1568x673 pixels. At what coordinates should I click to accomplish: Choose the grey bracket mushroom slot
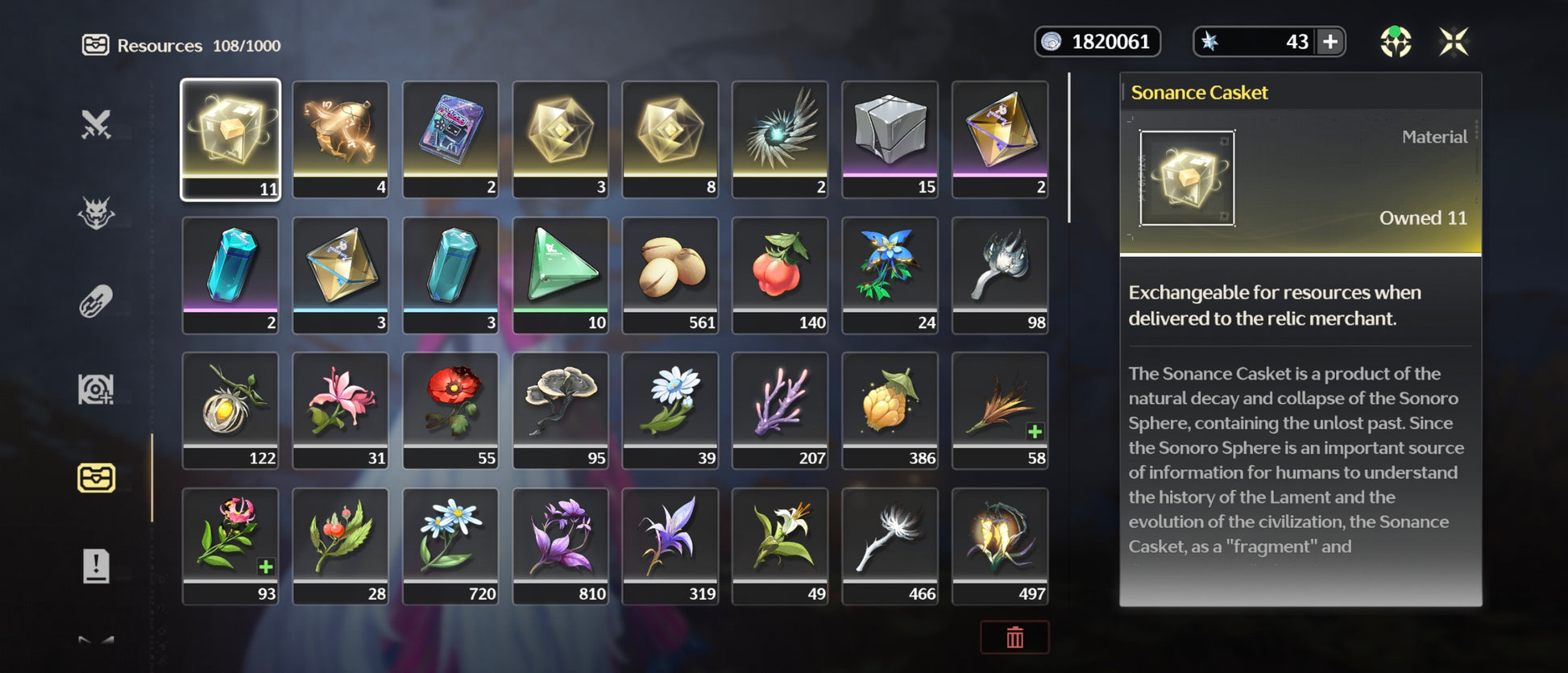pos(561,409)
